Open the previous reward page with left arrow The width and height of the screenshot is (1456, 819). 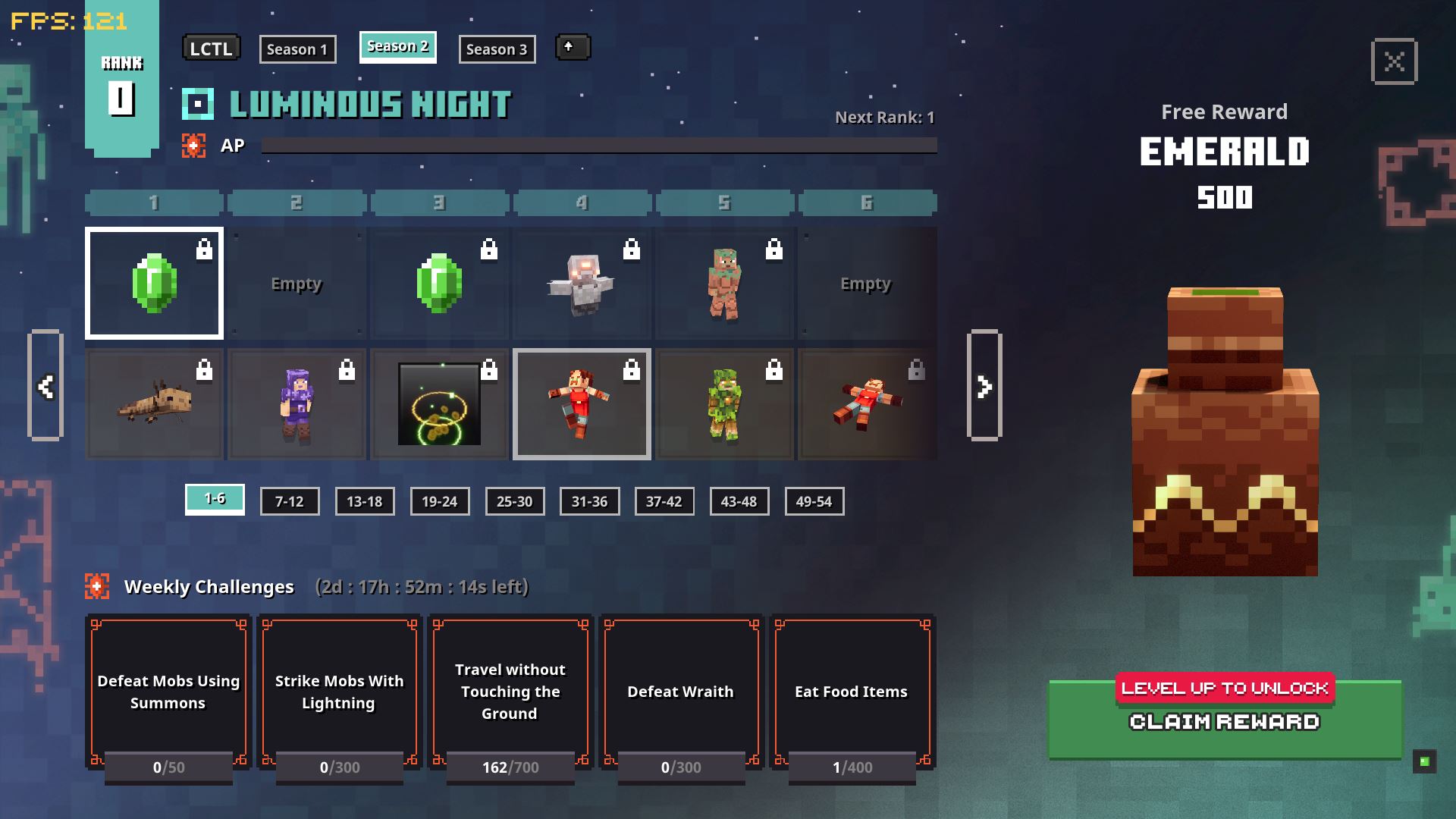[x=47, y=387]
